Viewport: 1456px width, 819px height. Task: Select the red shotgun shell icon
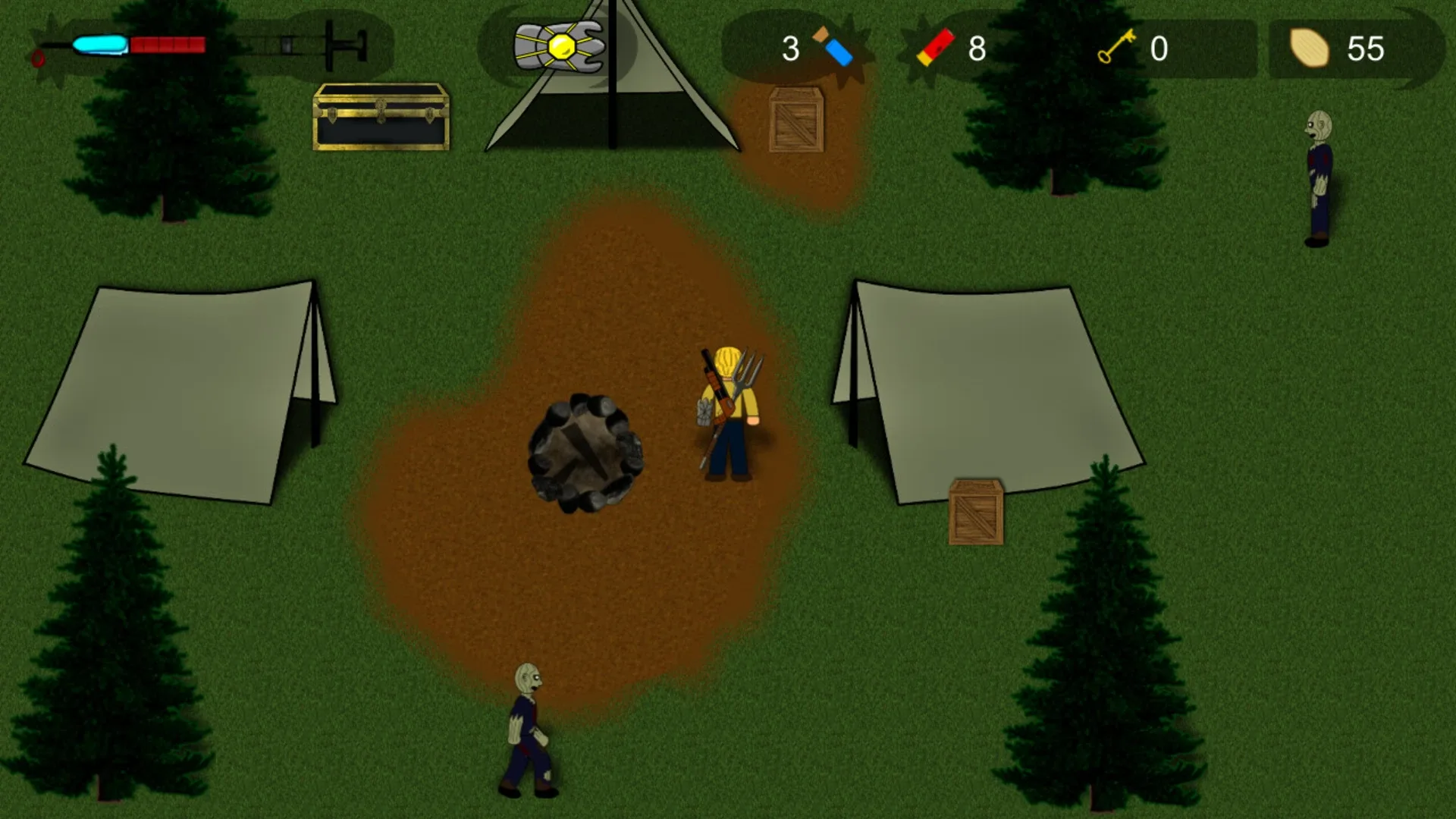coord(935,48)
